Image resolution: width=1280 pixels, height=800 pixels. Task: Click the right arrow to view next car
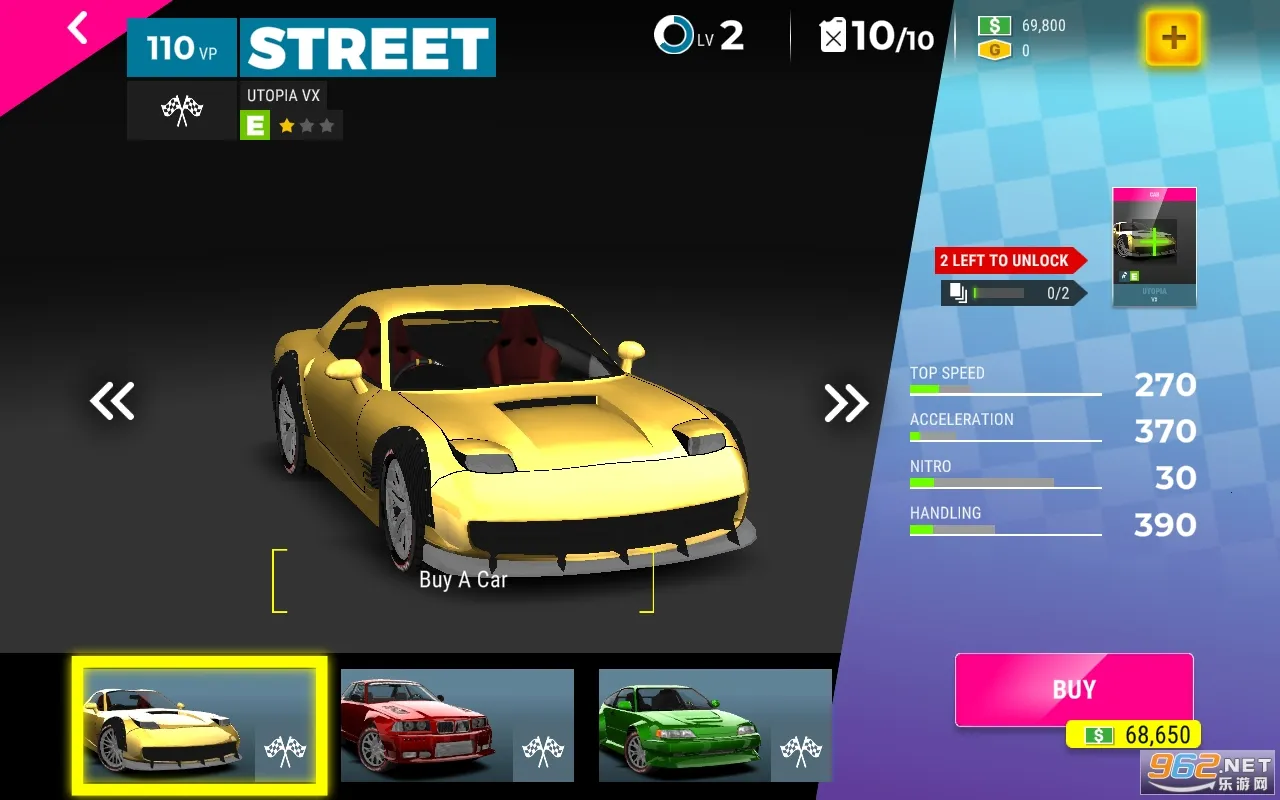tap(845, 401)
